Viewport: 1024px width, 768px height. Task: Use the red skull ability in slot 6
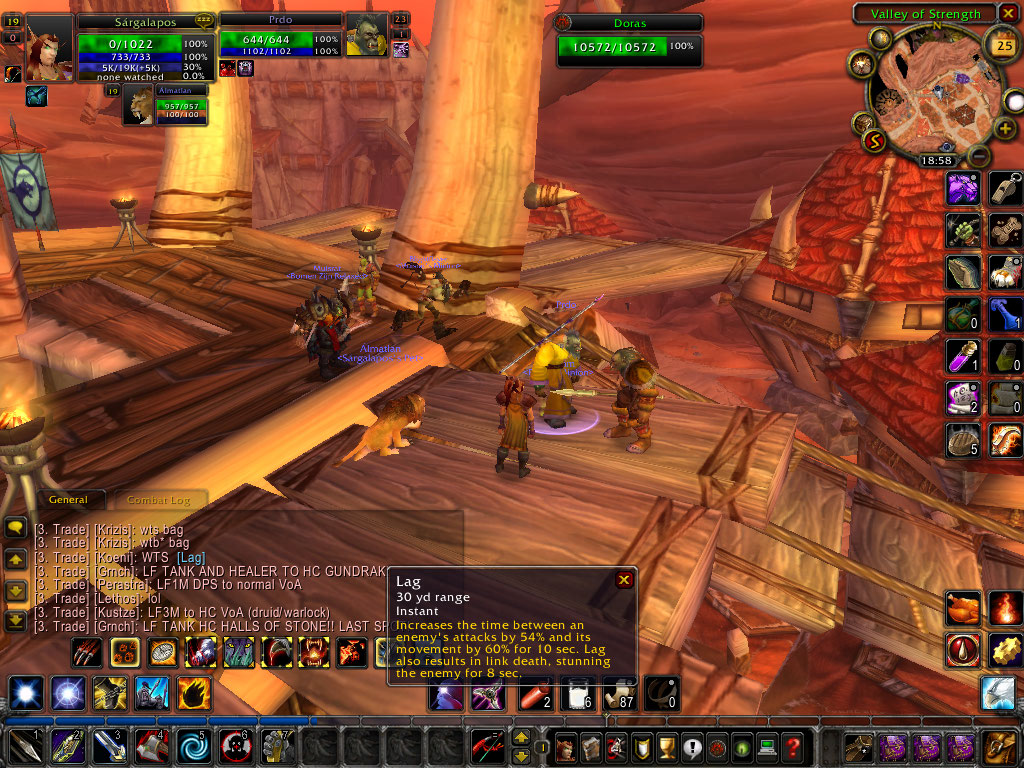point(232,747)
